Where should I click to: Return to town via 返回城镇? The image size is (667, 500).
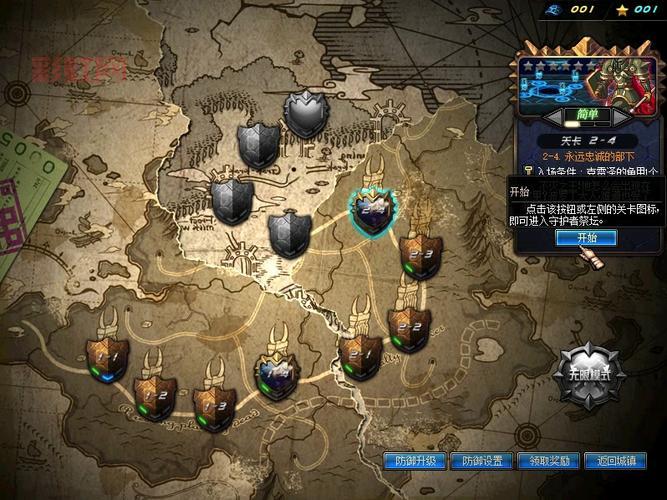616,461
